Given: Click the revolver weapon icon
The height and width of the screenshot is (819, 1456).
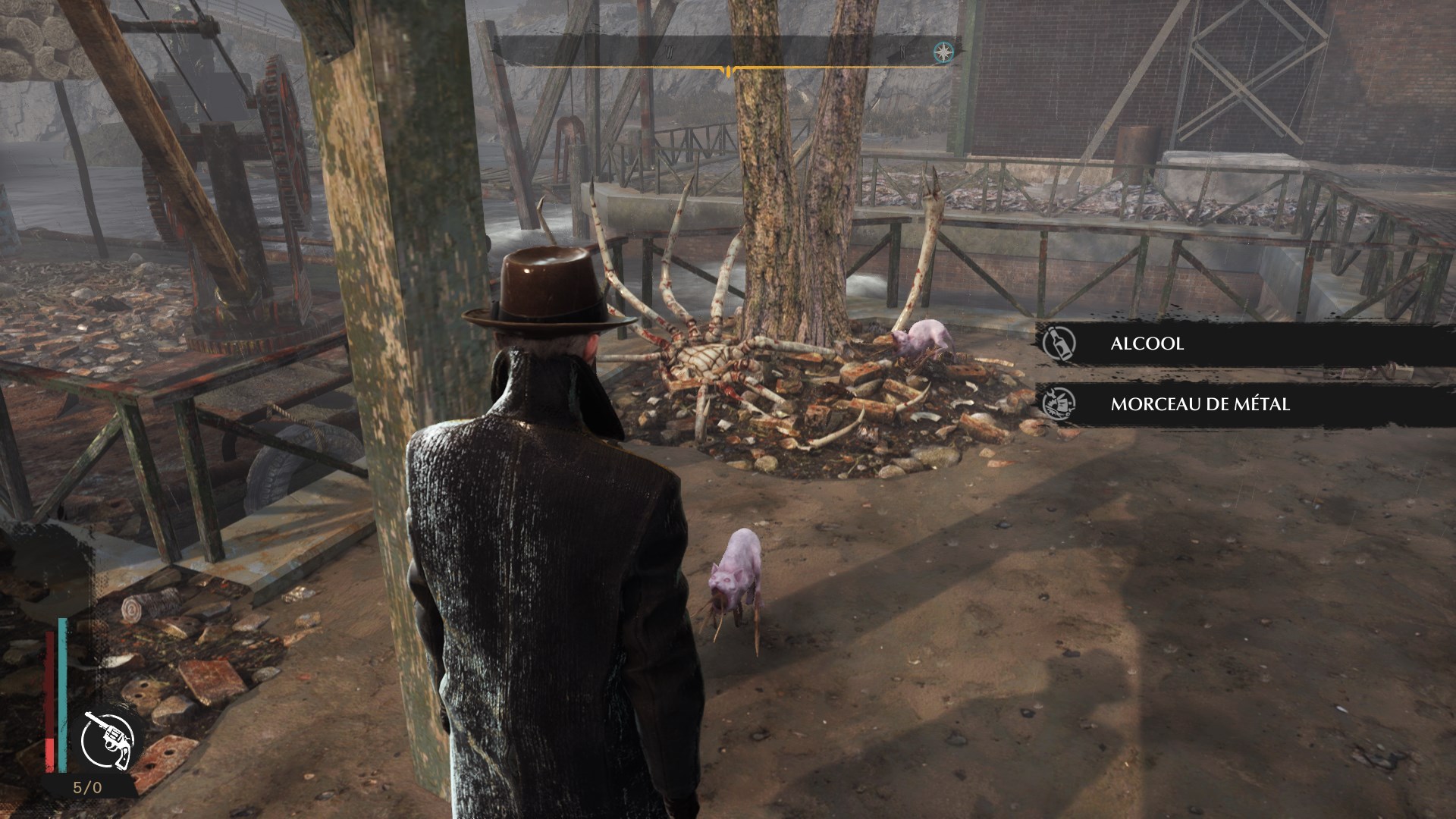Looking at the screenshot, I should (108, 739).
